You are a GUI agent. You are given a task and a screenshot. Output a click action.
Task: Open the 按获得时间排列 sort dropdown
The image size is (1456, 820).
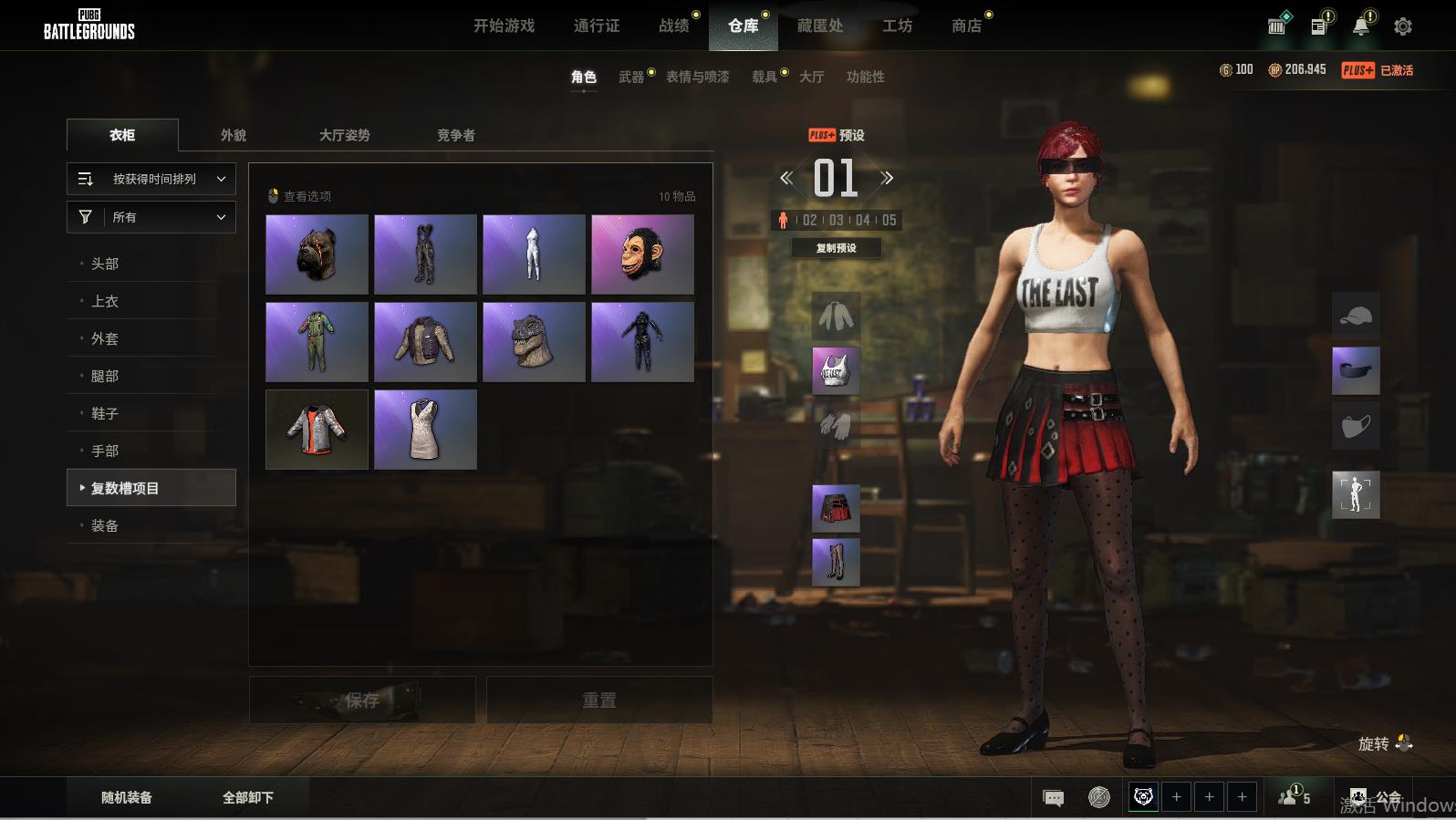[151, 179]
